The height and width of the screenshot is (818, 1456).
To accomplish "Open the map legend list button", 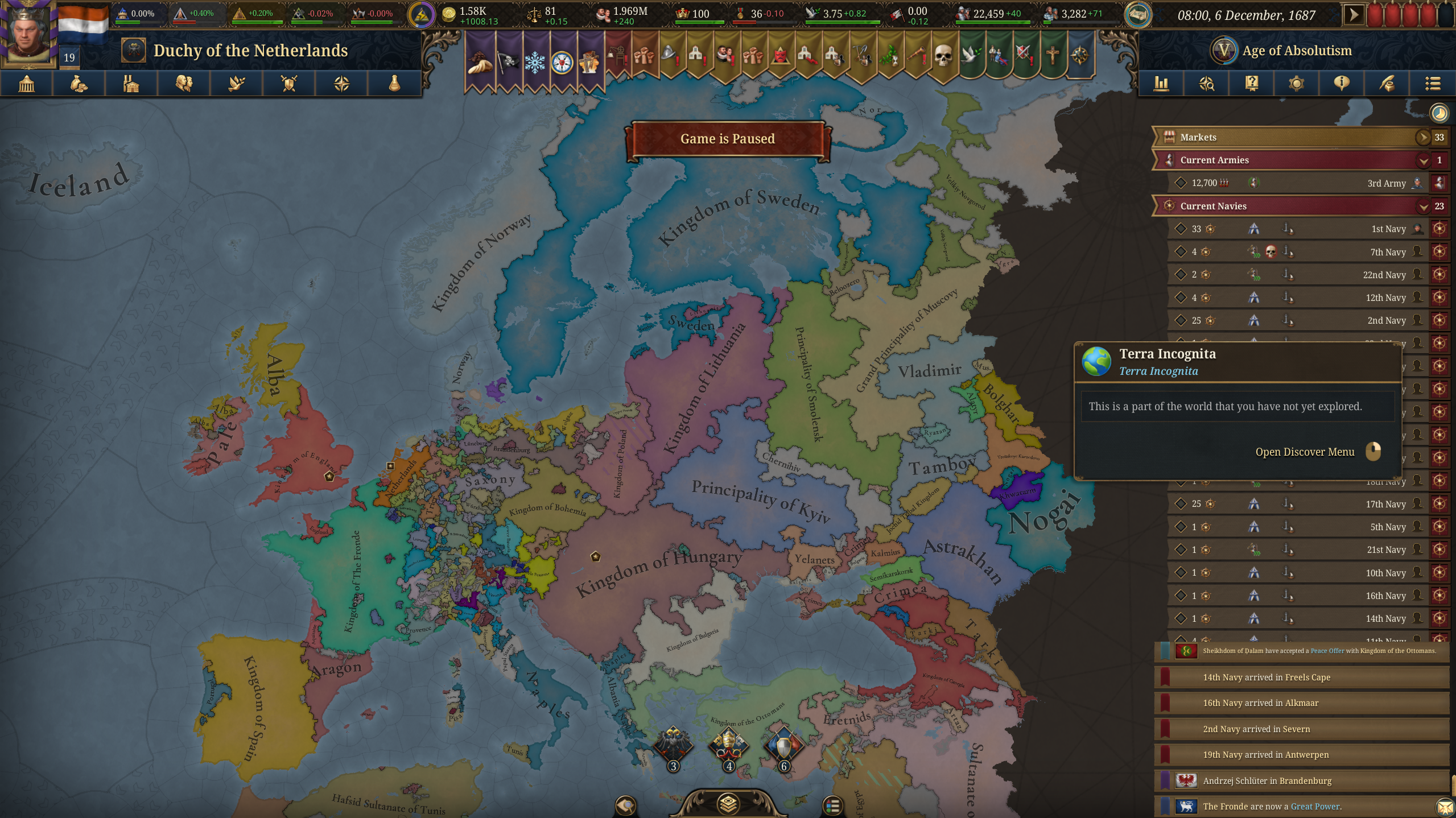I will coord(832,805).
